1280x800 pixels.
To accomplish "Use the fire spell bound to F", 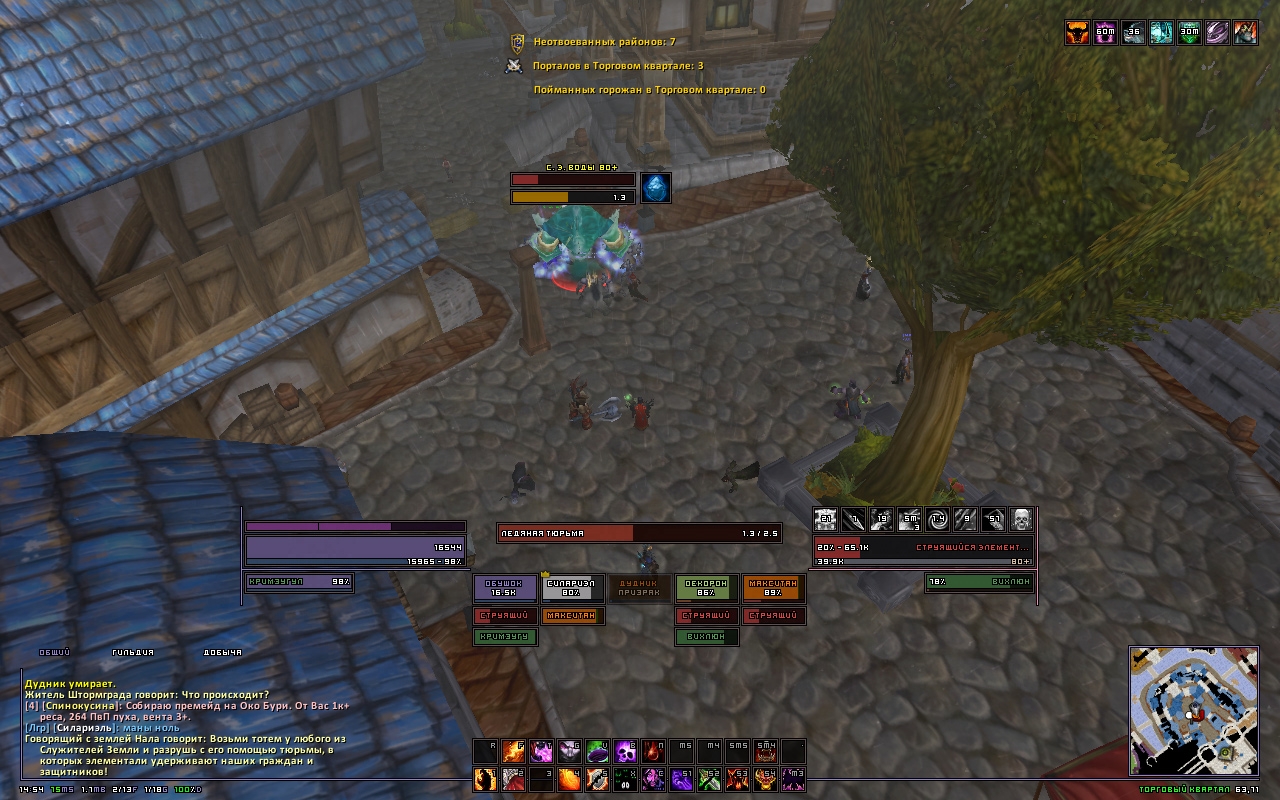I will click(x=513, y=752).
